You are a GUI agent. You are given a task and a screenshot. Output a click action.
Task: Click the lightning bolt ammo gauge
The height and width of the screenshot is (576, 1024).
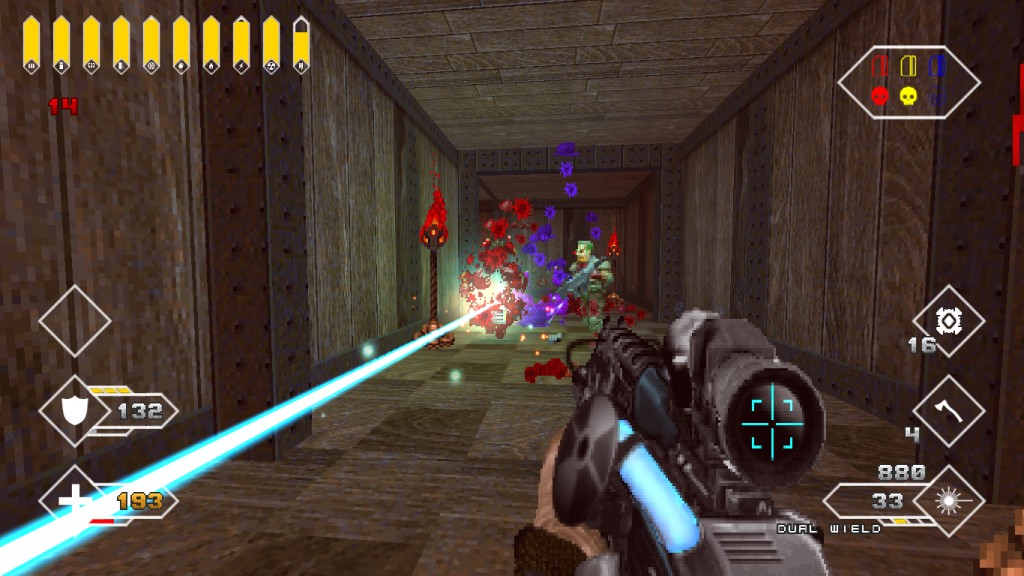241,45
